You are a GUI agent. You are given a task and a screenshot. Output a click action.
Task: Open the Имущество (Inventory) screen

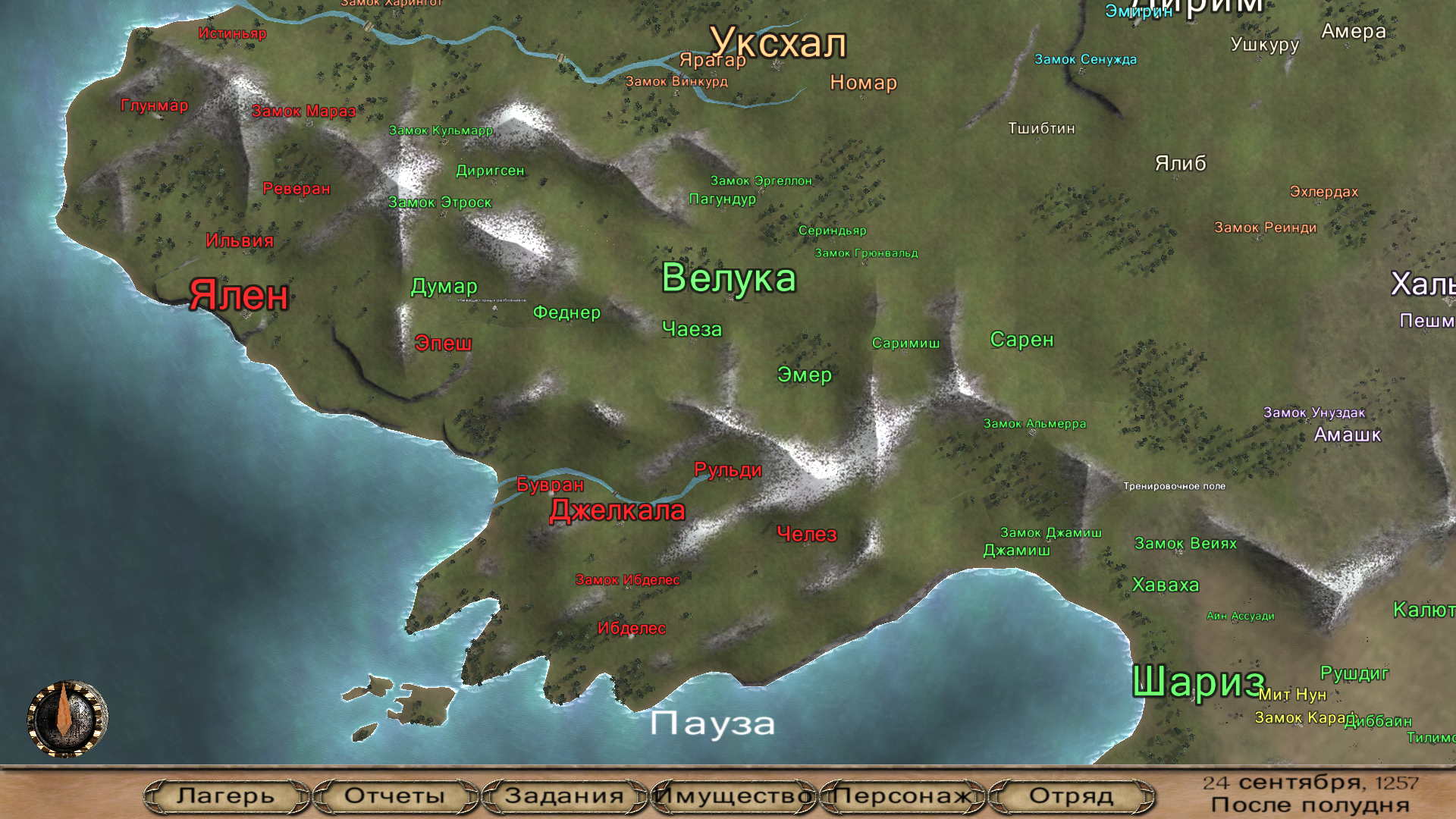tap(733, 796)
